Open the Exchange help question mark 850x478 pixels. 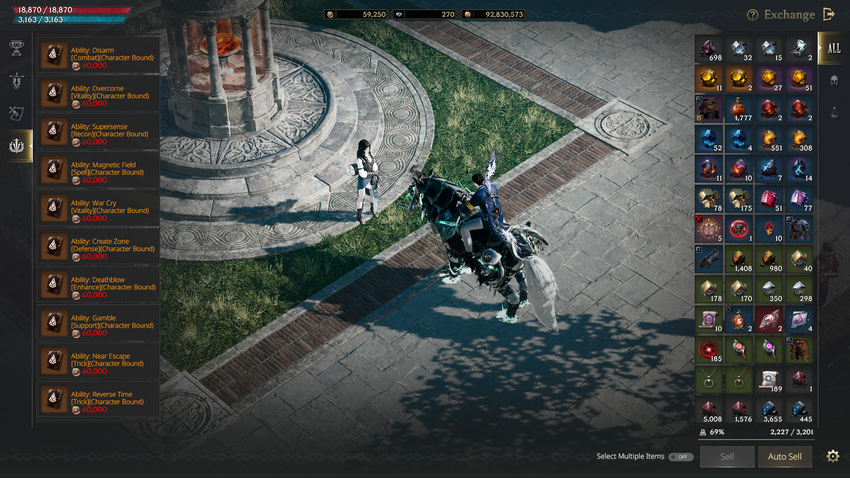(752, 15)
